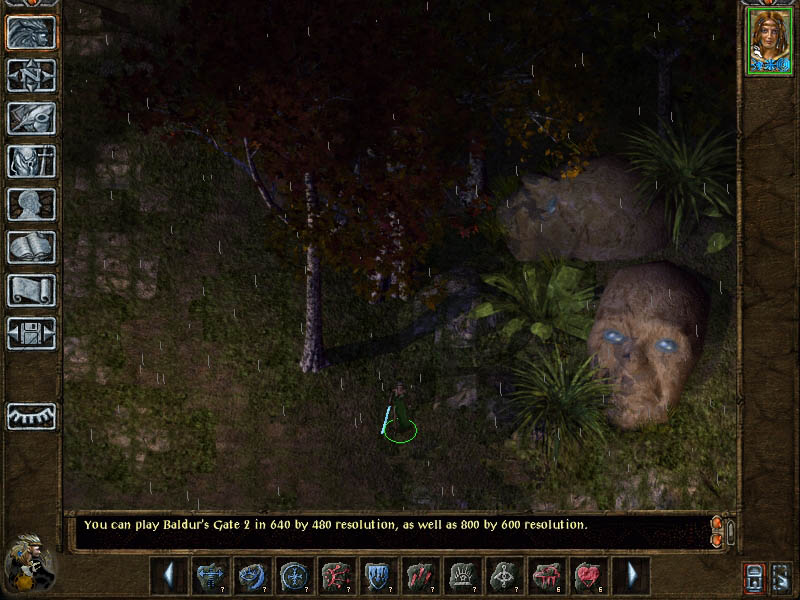The width and height of the screenshot is (800, 600).
Task: Show previous spells with the left arrow
Action: pyautogui.click(x=169, y=576)
